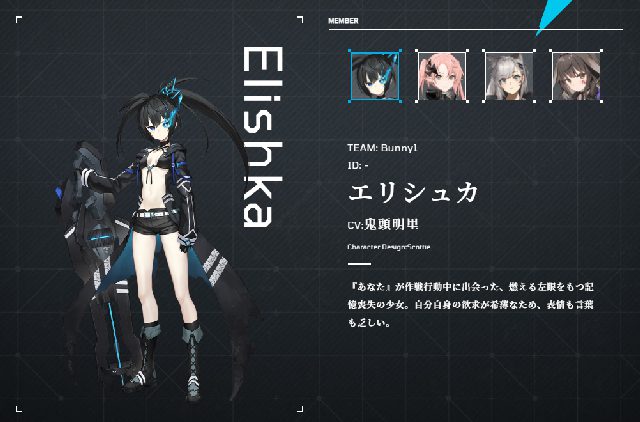640x422 pixels.
Task: Select Elishka's black-haired portrait thumbnail
Action: 374,75
